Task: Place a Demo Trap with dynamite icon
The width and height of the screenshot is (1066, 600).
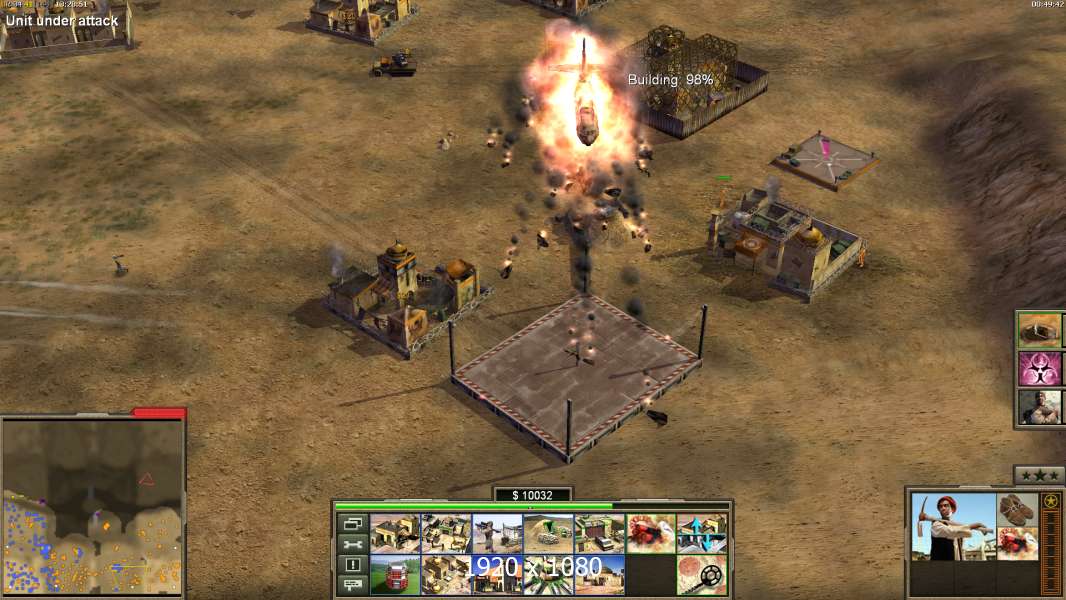Action: click(x=650, y=533)
